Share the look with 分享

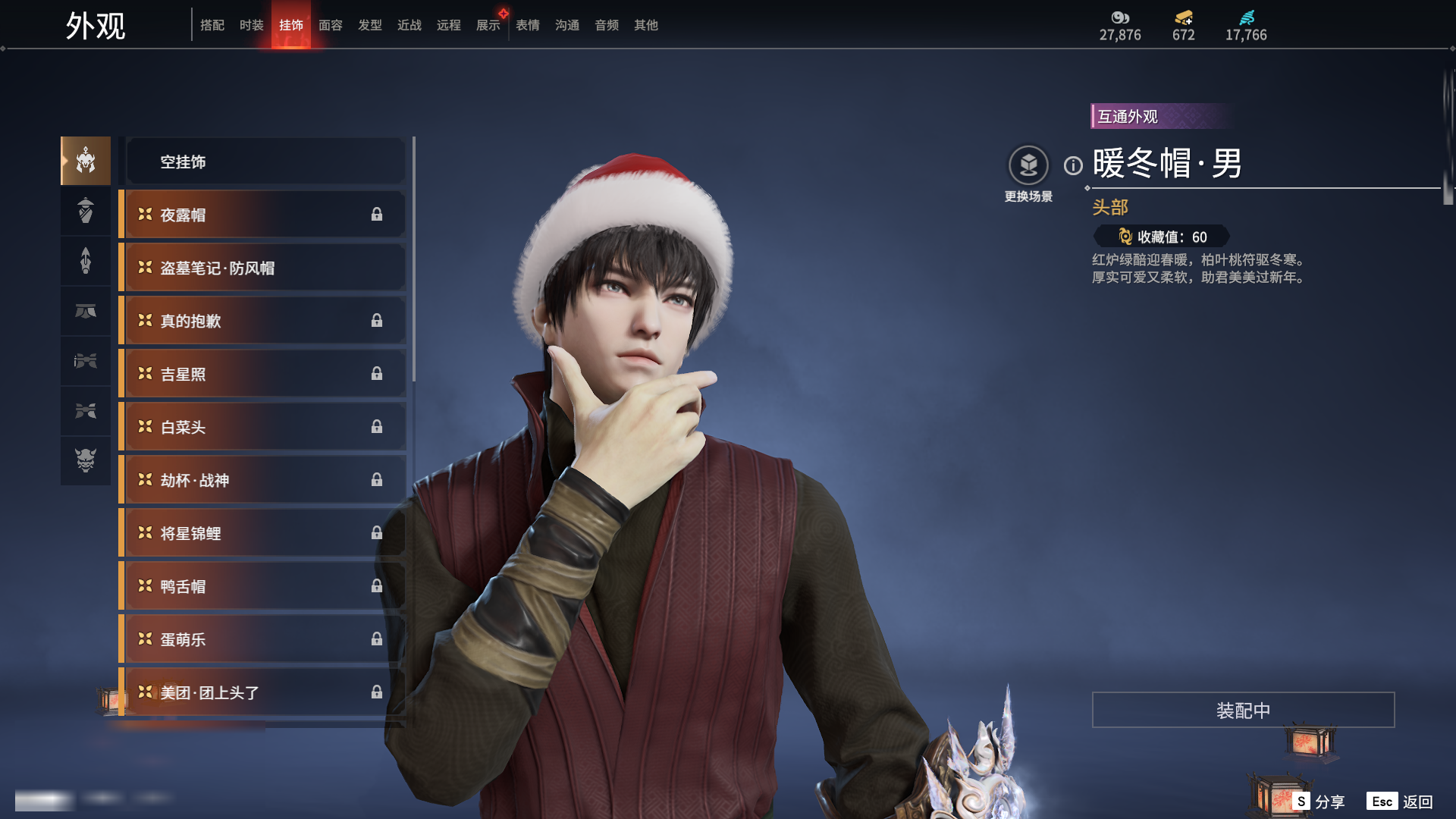(1319, 802)
